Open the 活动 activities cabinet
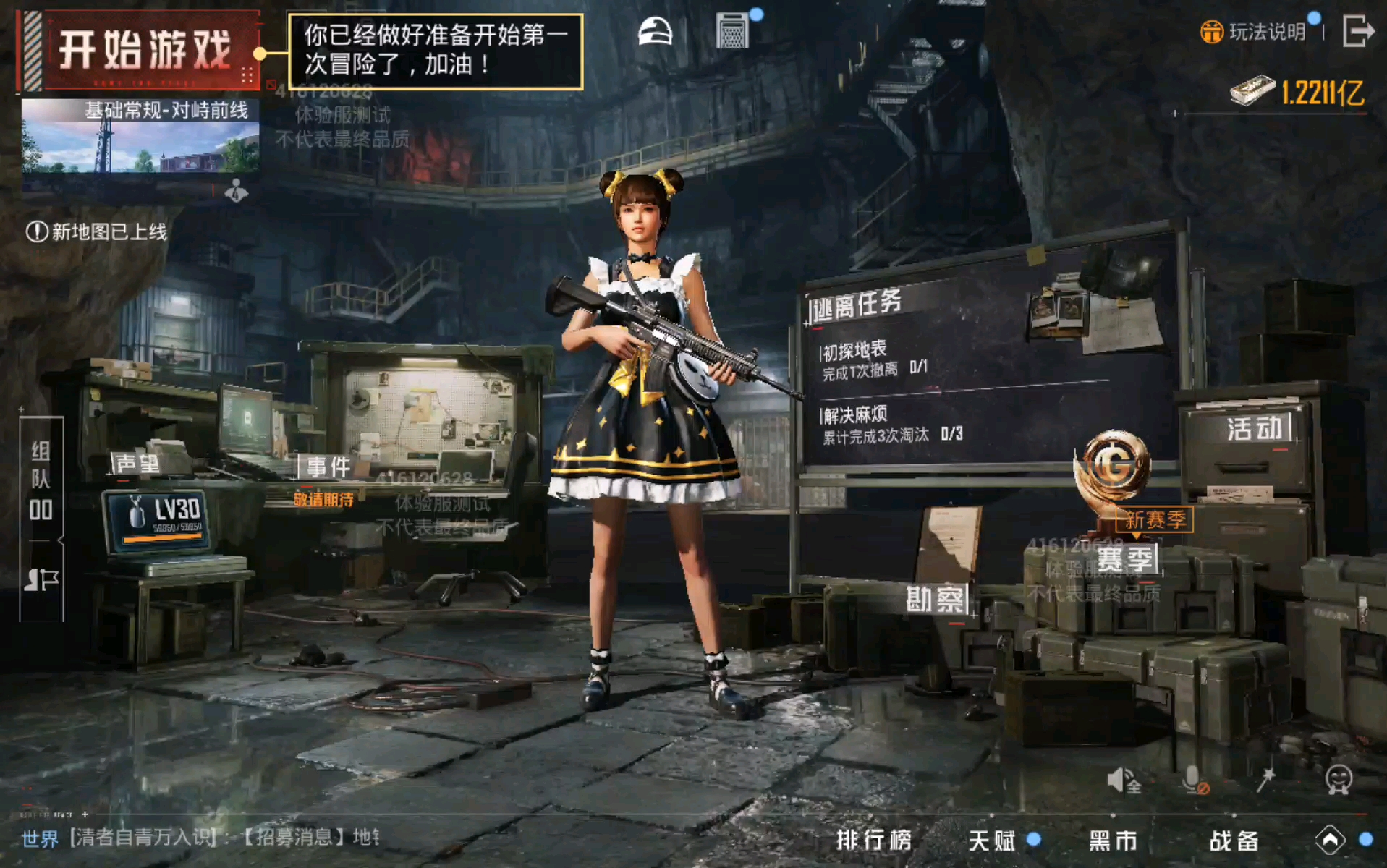The width and height of the screenshot is (1387, 868). 1253,429
